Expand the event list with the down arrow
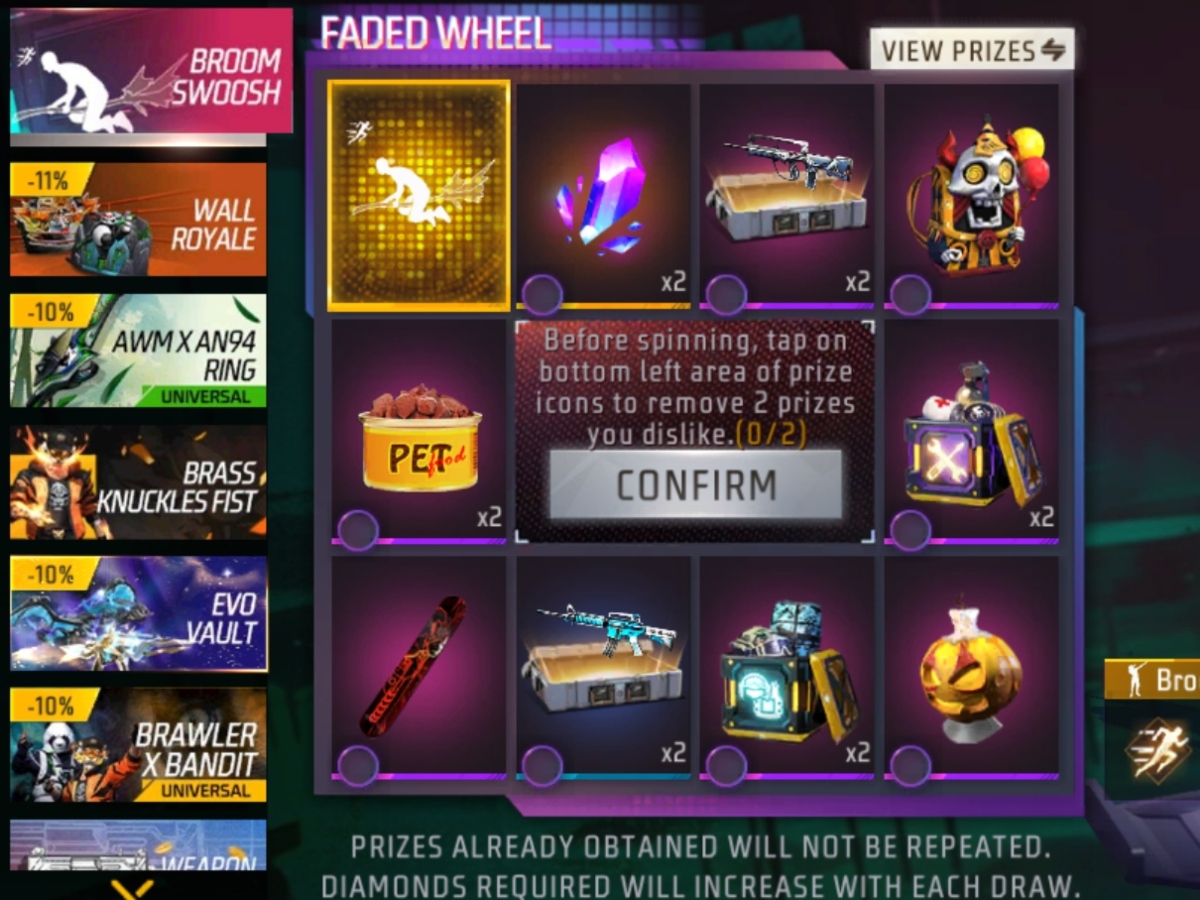This screenshot has width=1200, height=900. tap(132, 887)
